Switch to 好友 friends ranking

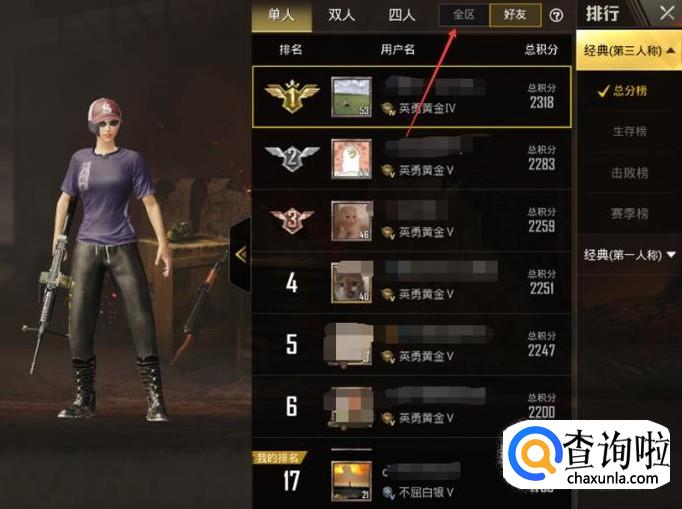[516, 15]
